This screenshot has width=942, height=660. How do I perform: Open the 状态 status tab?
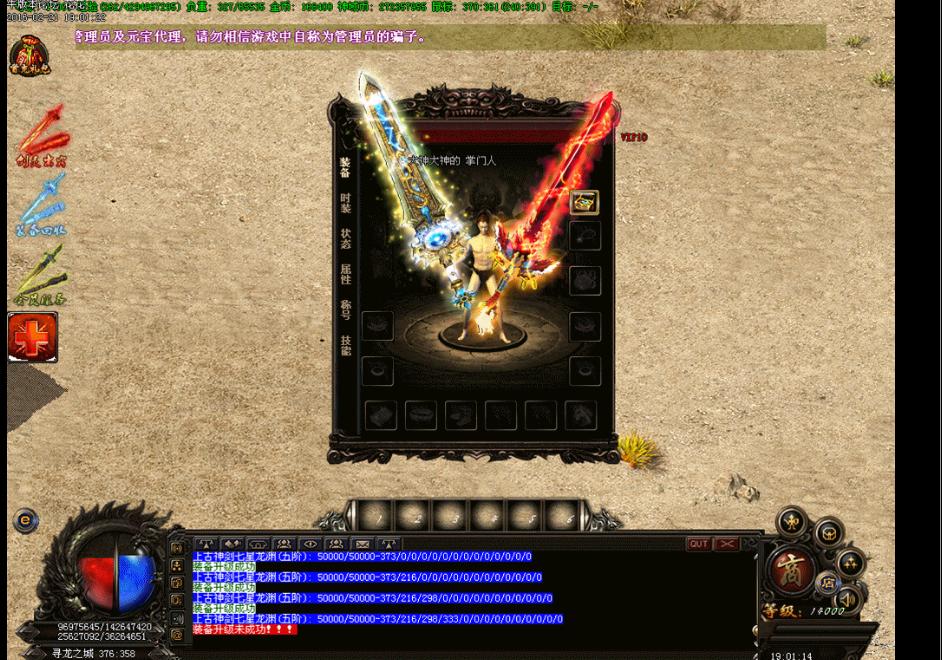point(345,238)
